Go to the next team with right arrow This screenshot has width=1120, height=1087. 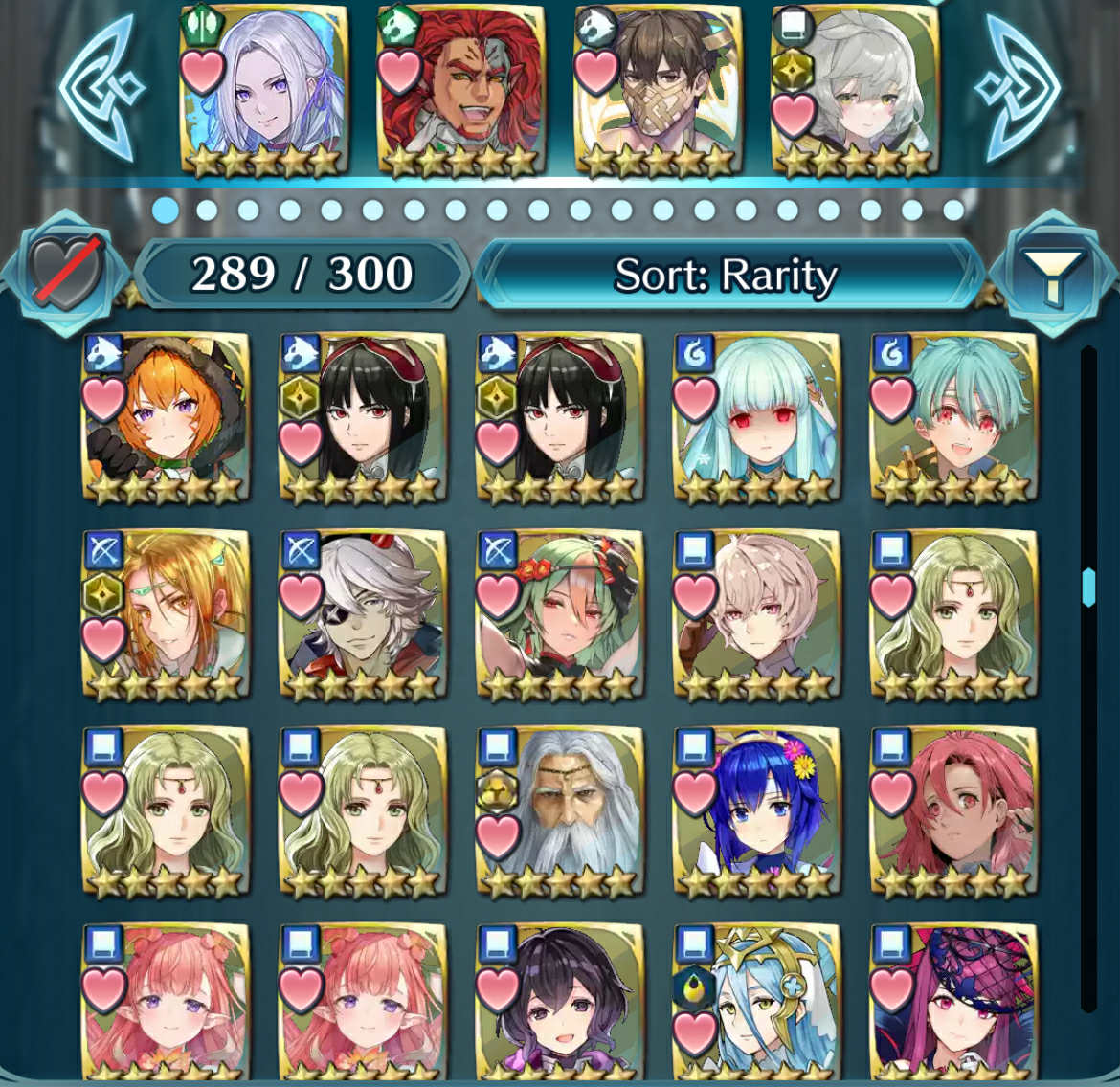click(1018, 88)
